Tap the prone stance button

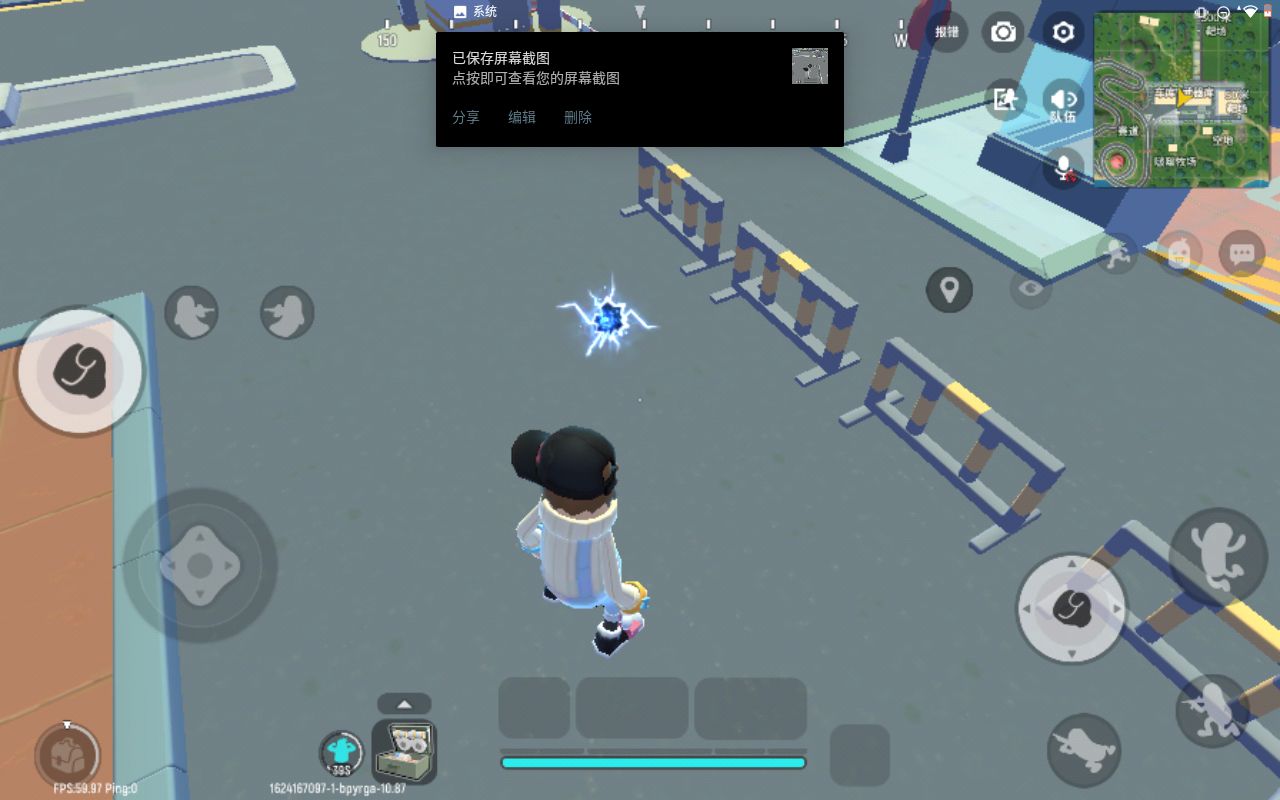point(1084,748)
